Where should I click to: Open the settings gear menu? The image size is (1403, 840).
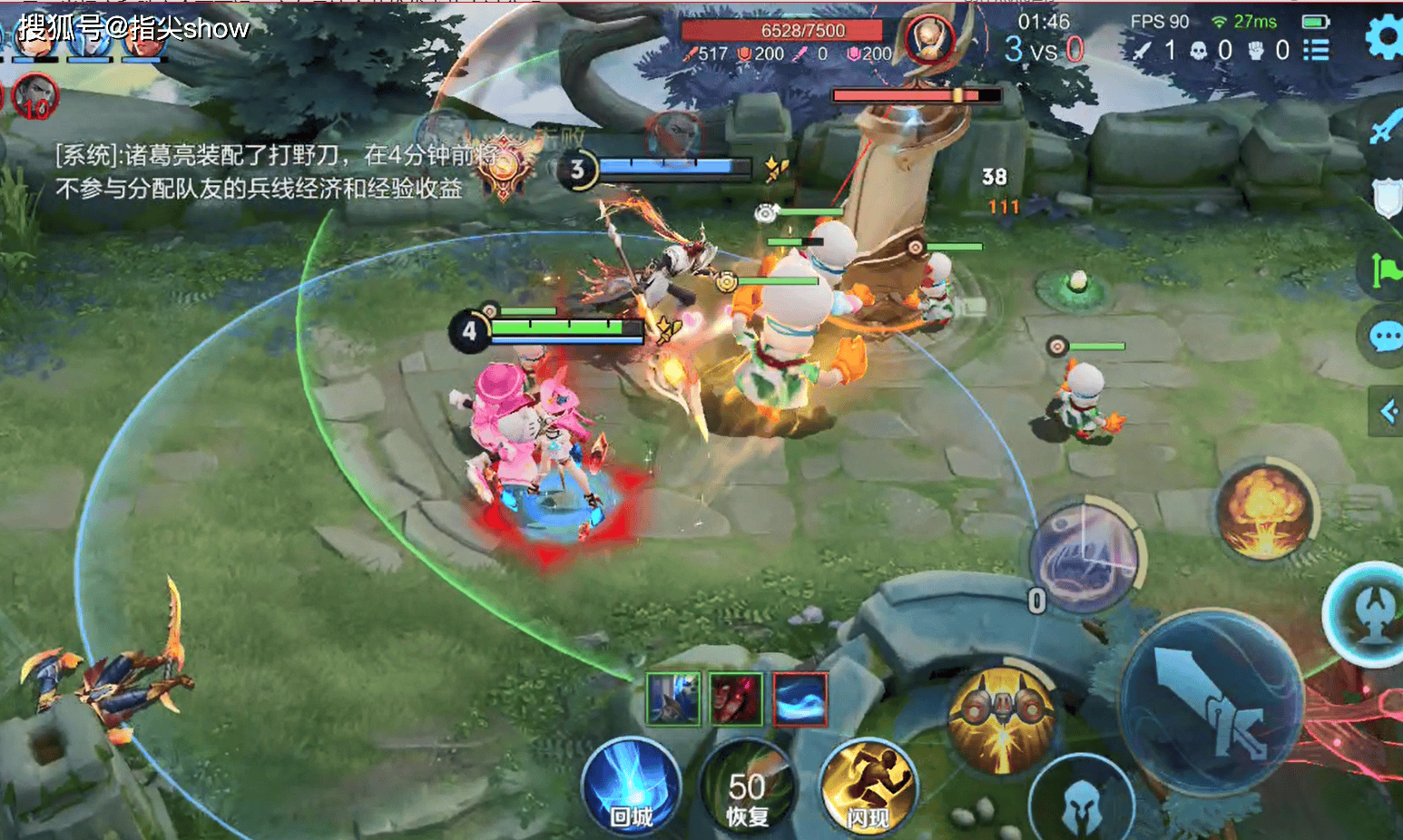point(1384,38)
